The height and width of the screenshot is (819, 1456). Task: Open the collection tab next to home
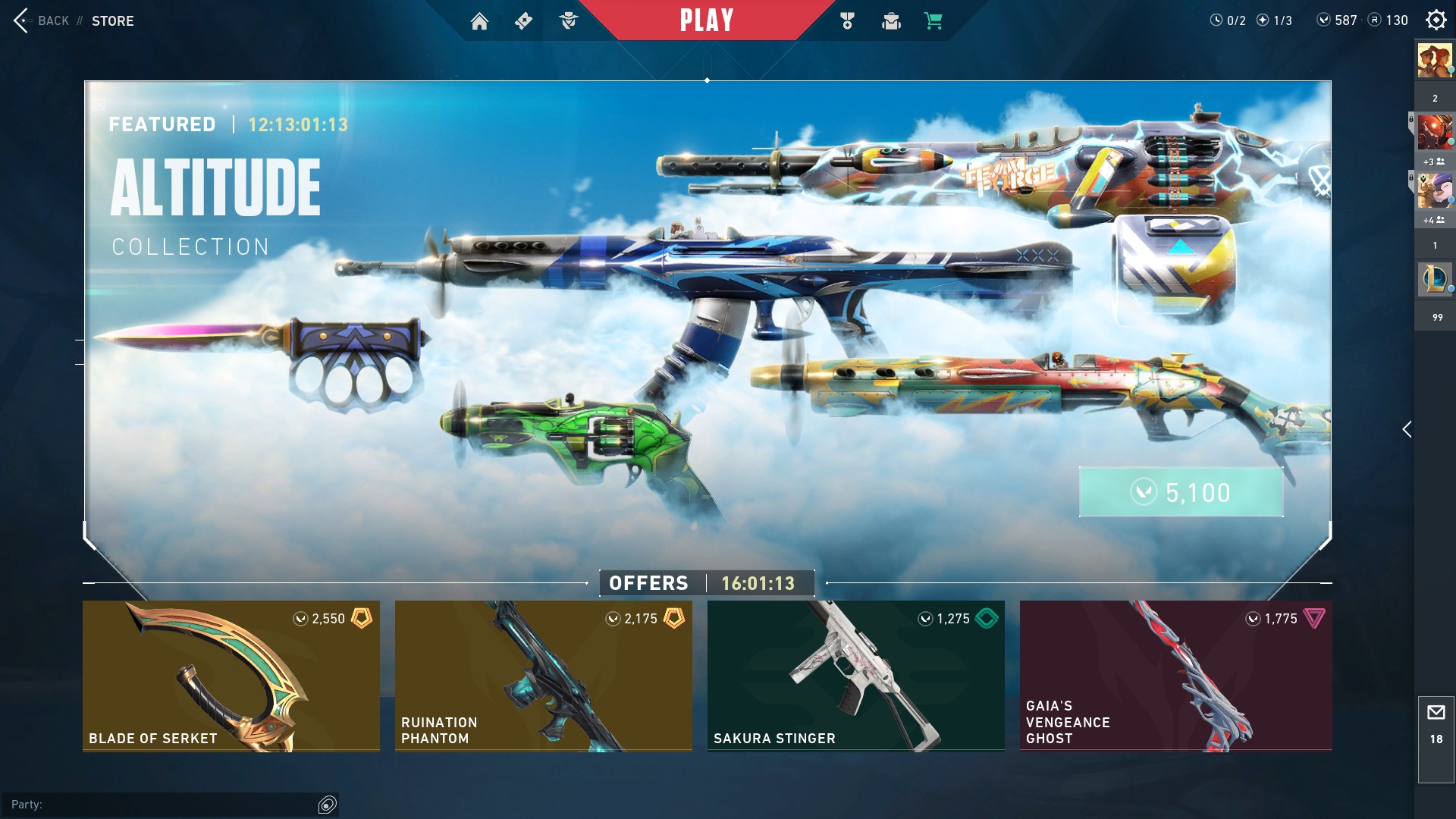(523, 21)
